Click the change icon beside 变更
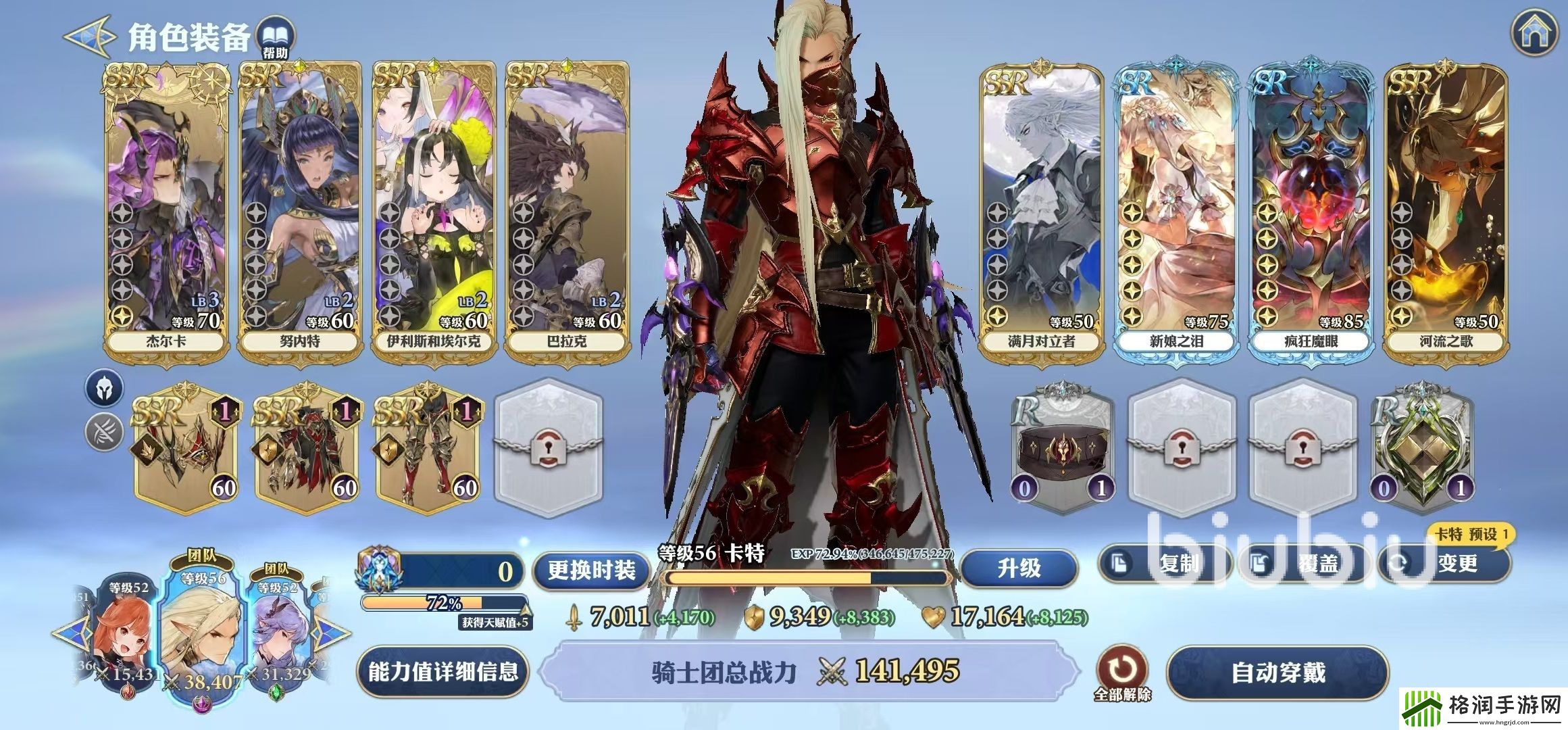 (x=1396, y=562)
